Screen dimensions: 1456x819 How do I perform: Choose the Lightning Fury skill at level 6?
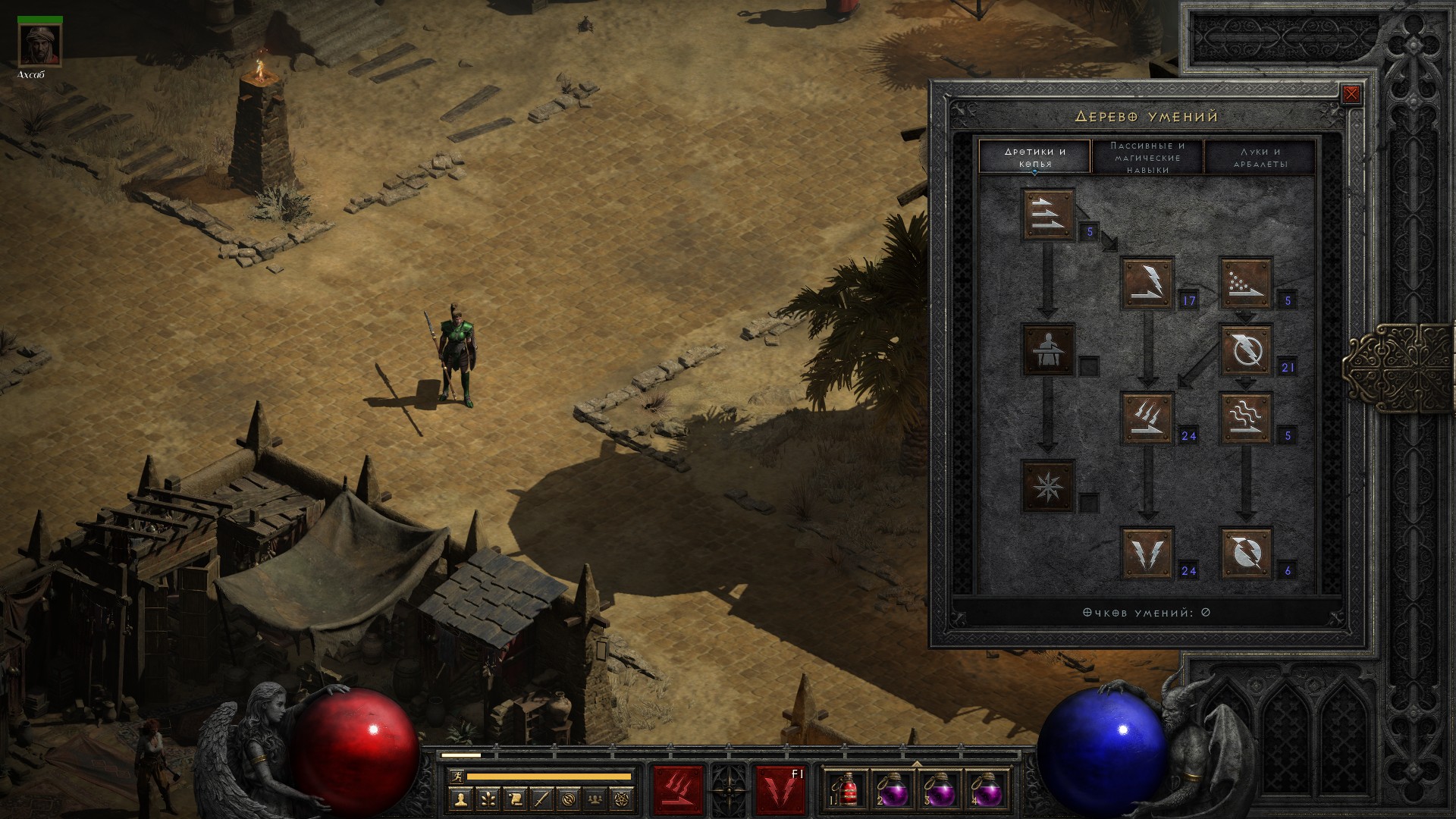(1245, 553)
